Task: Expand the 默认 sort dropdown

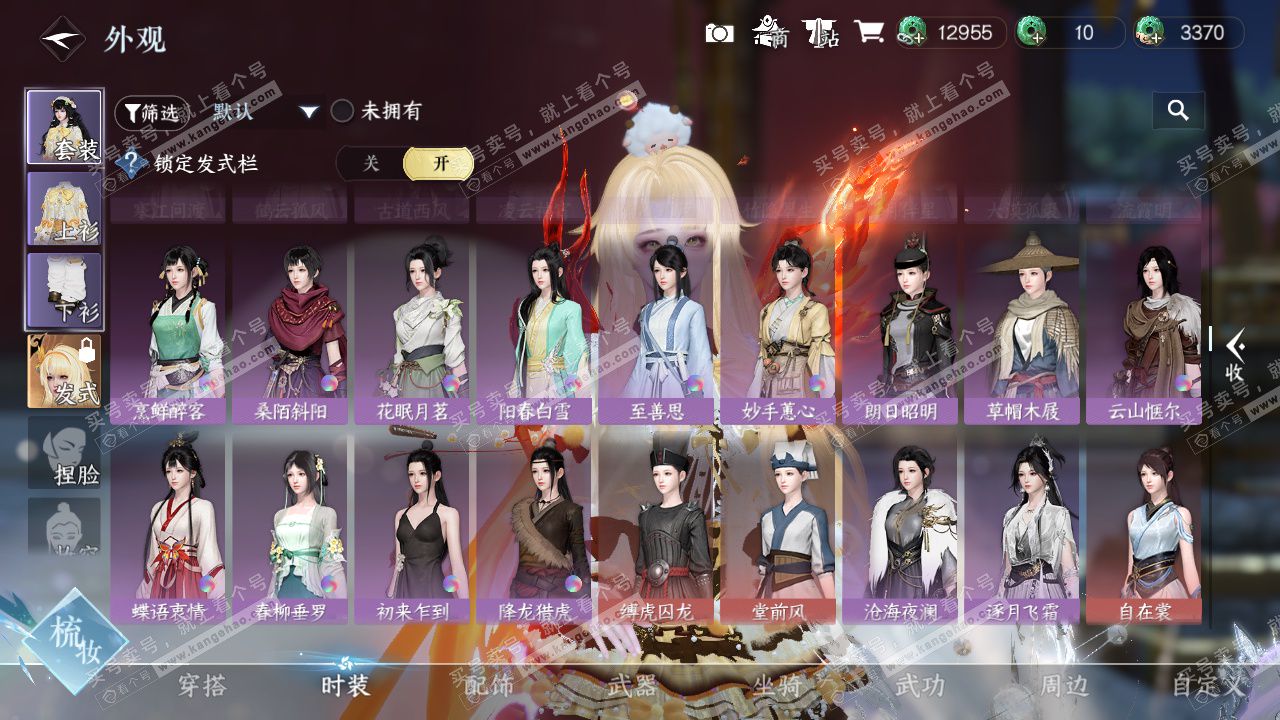Action: click(265, 111)
